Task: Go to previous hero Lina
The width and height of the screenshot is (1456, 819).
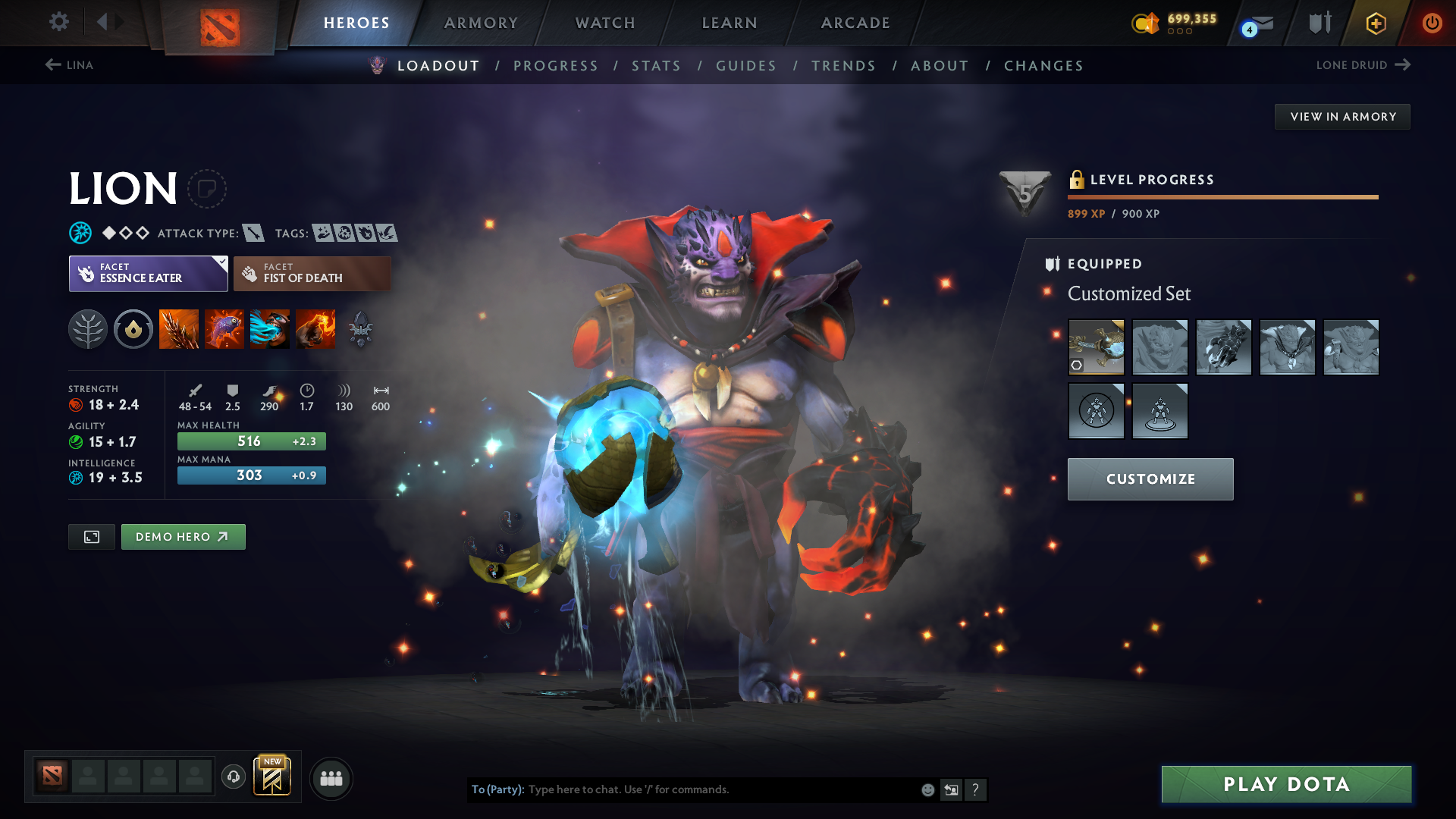Action: point(69,65)
